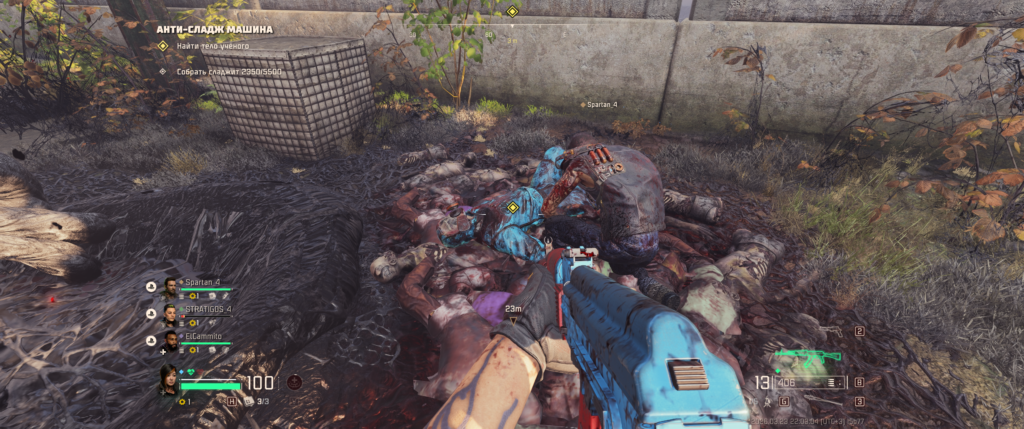This screenshot has width=1024, height=429.
Task: Click the equipment icon left of the G slot
Action: [x=766, y=401]
